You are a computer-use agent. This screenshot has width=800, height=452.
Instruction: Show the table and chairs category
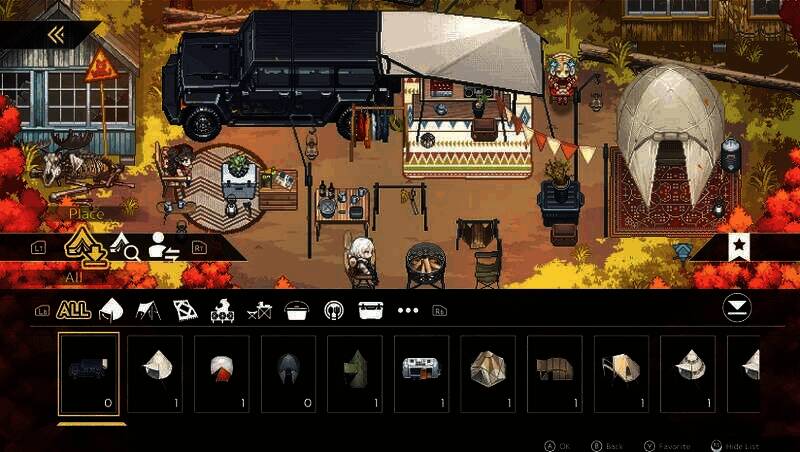pyautogui.click(x=258, y=311)
